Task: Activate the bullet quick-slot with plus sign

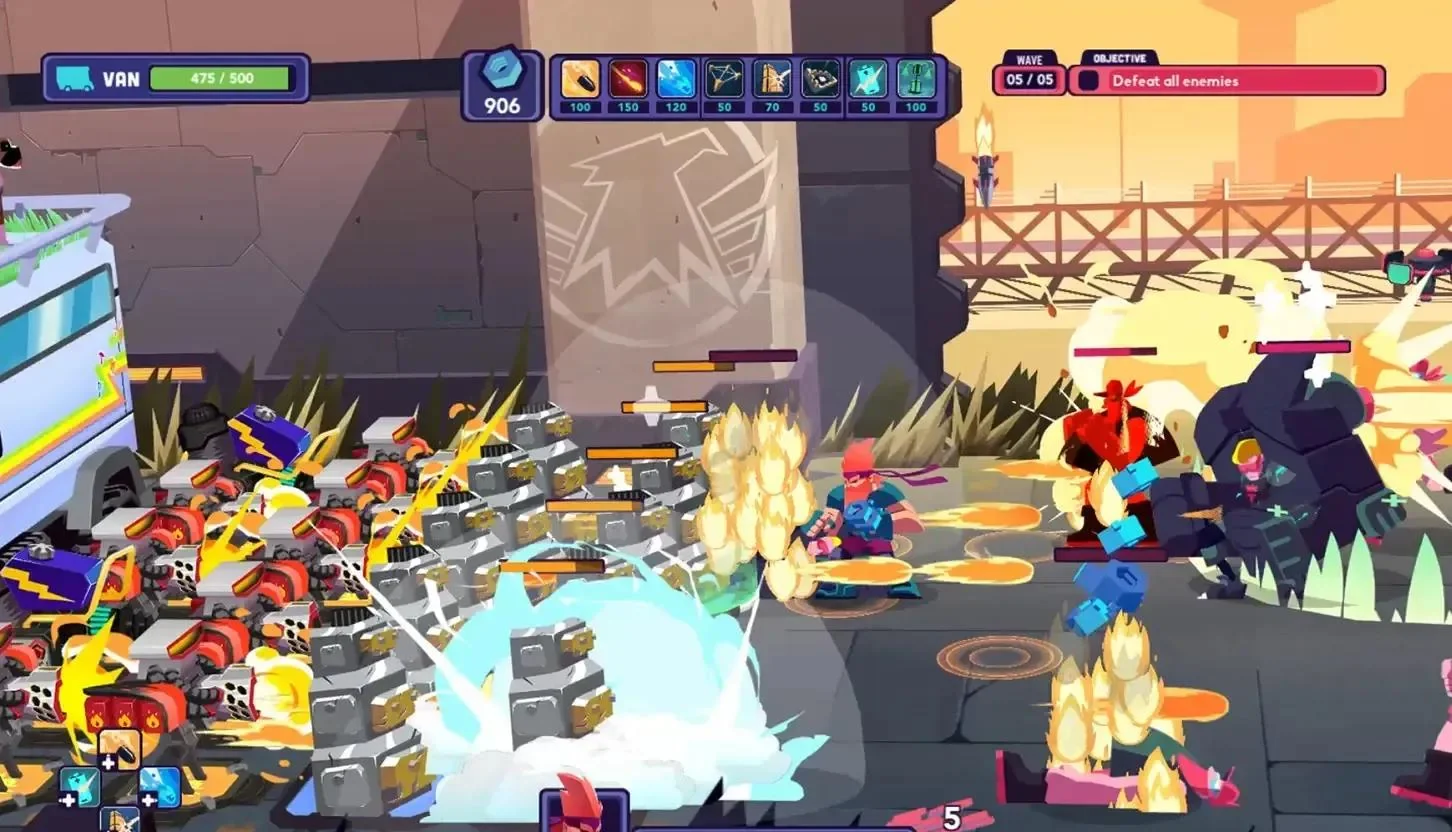Action: click(120, 748)
